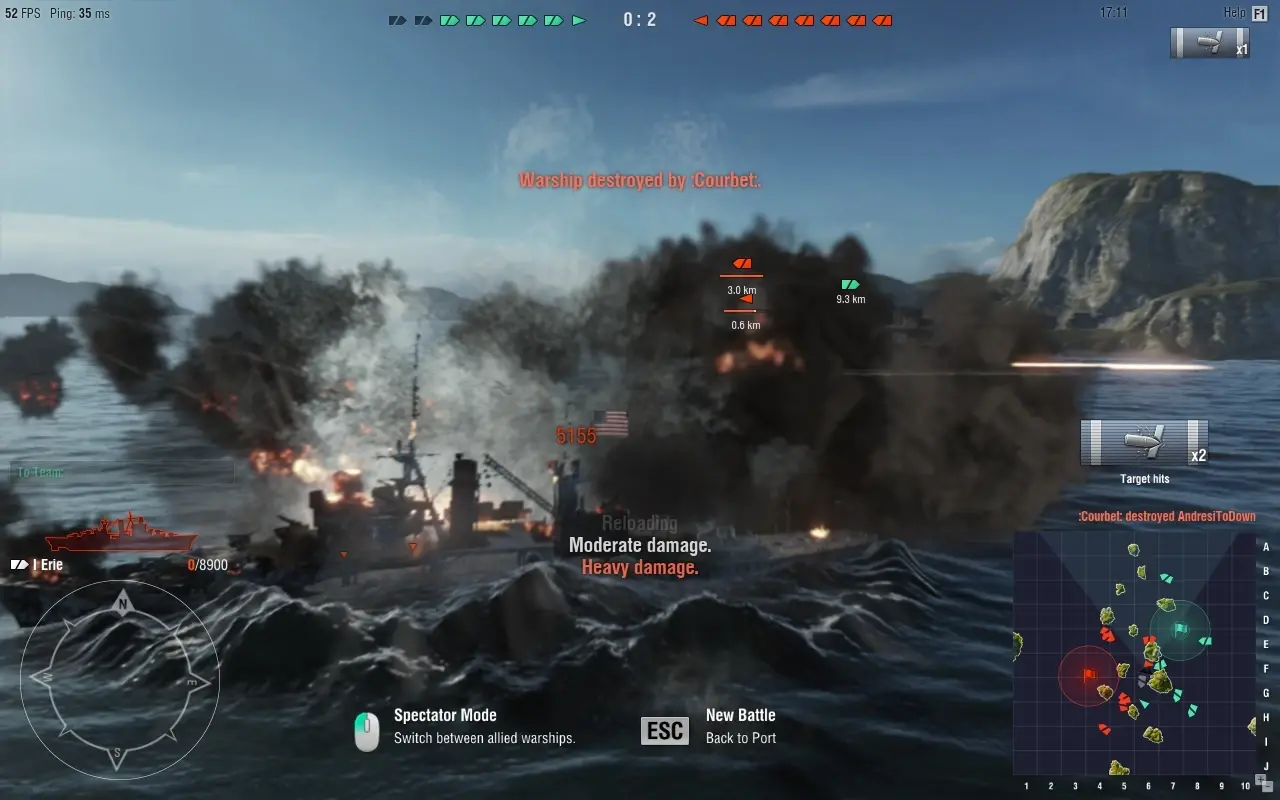This screenshot has width=1280, height=800.
Task: Click New Battle to return to port
Action: tap(740, 715)
